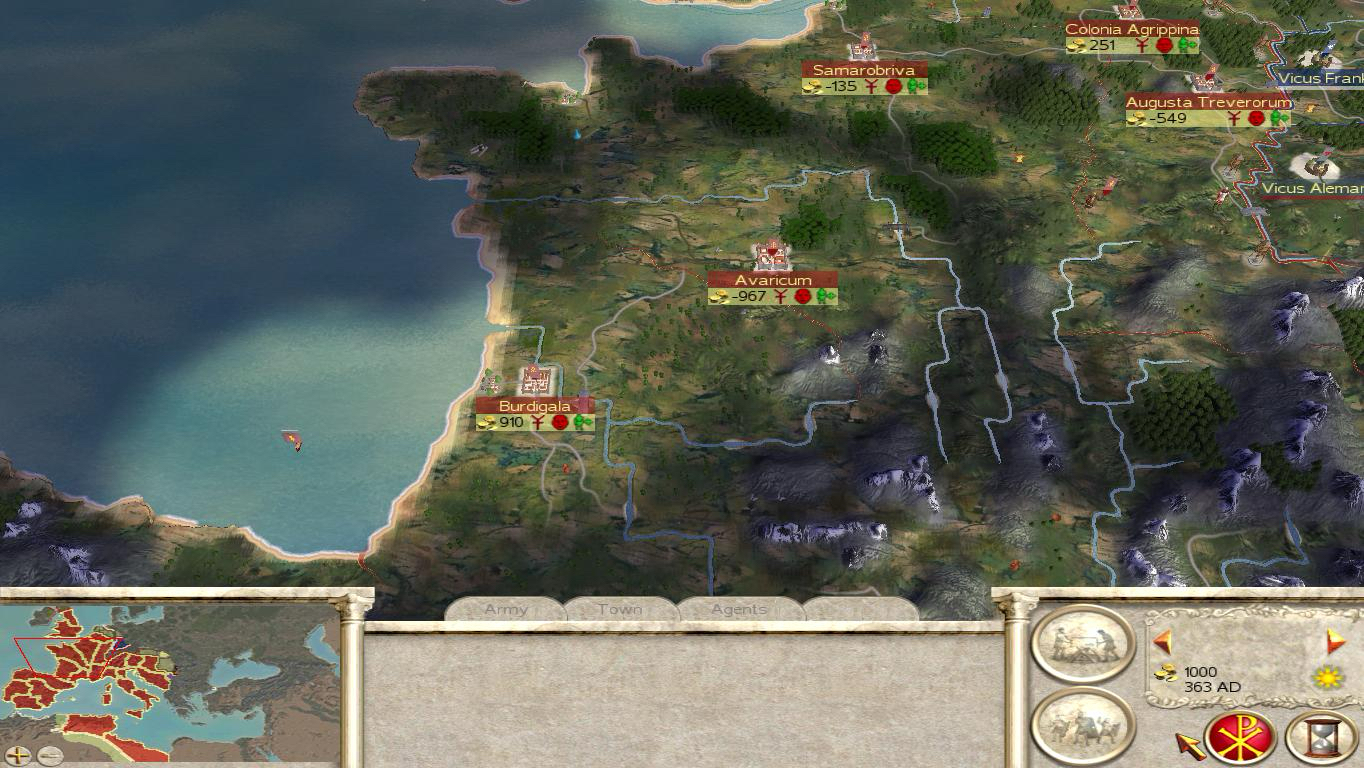Open the construction menu button
Viewport: 1364px width, 768px height.
point(1083,645)
